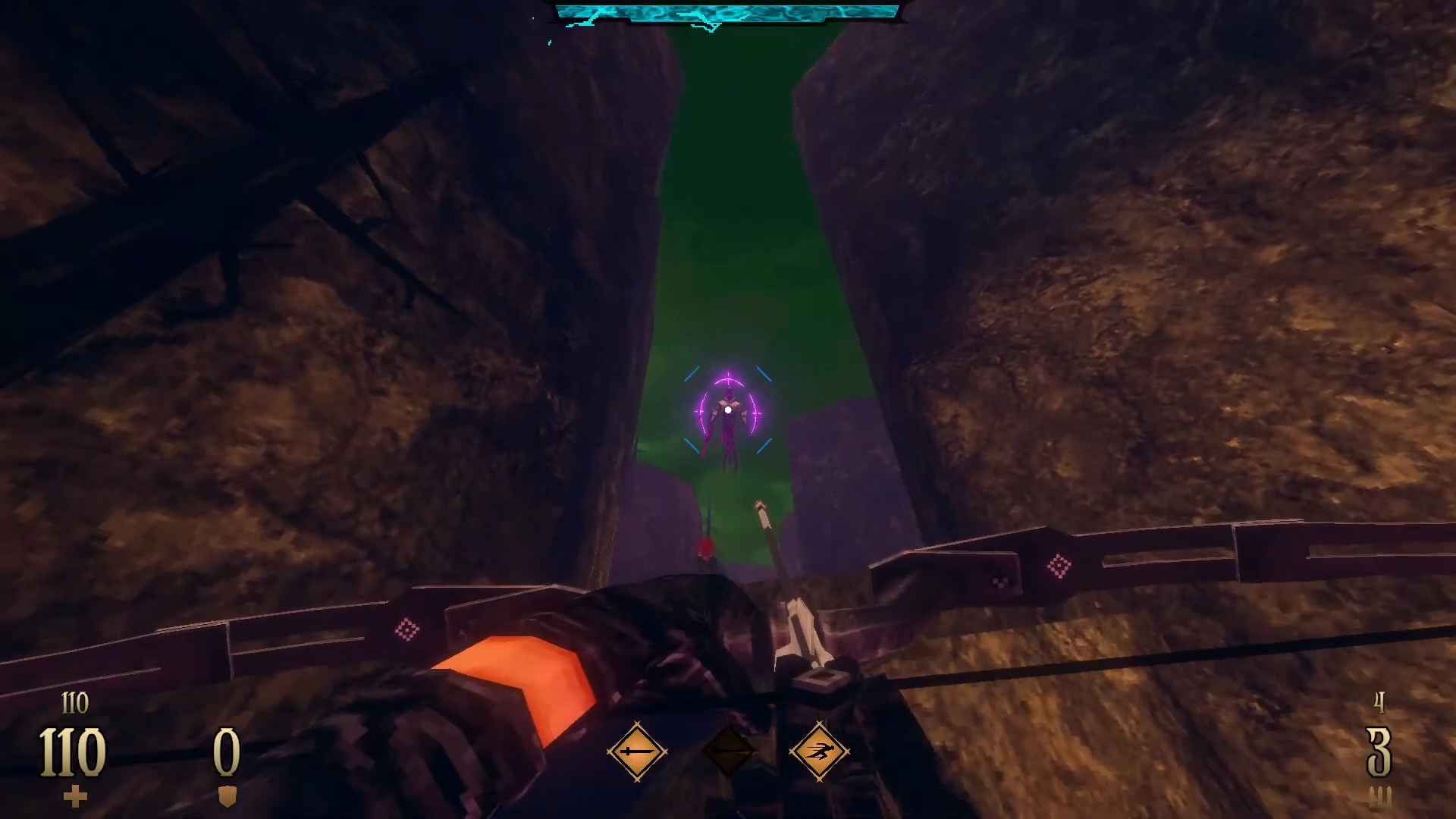Select the sword ability diamond icon
1456x819 pixels.
(637, 752)
